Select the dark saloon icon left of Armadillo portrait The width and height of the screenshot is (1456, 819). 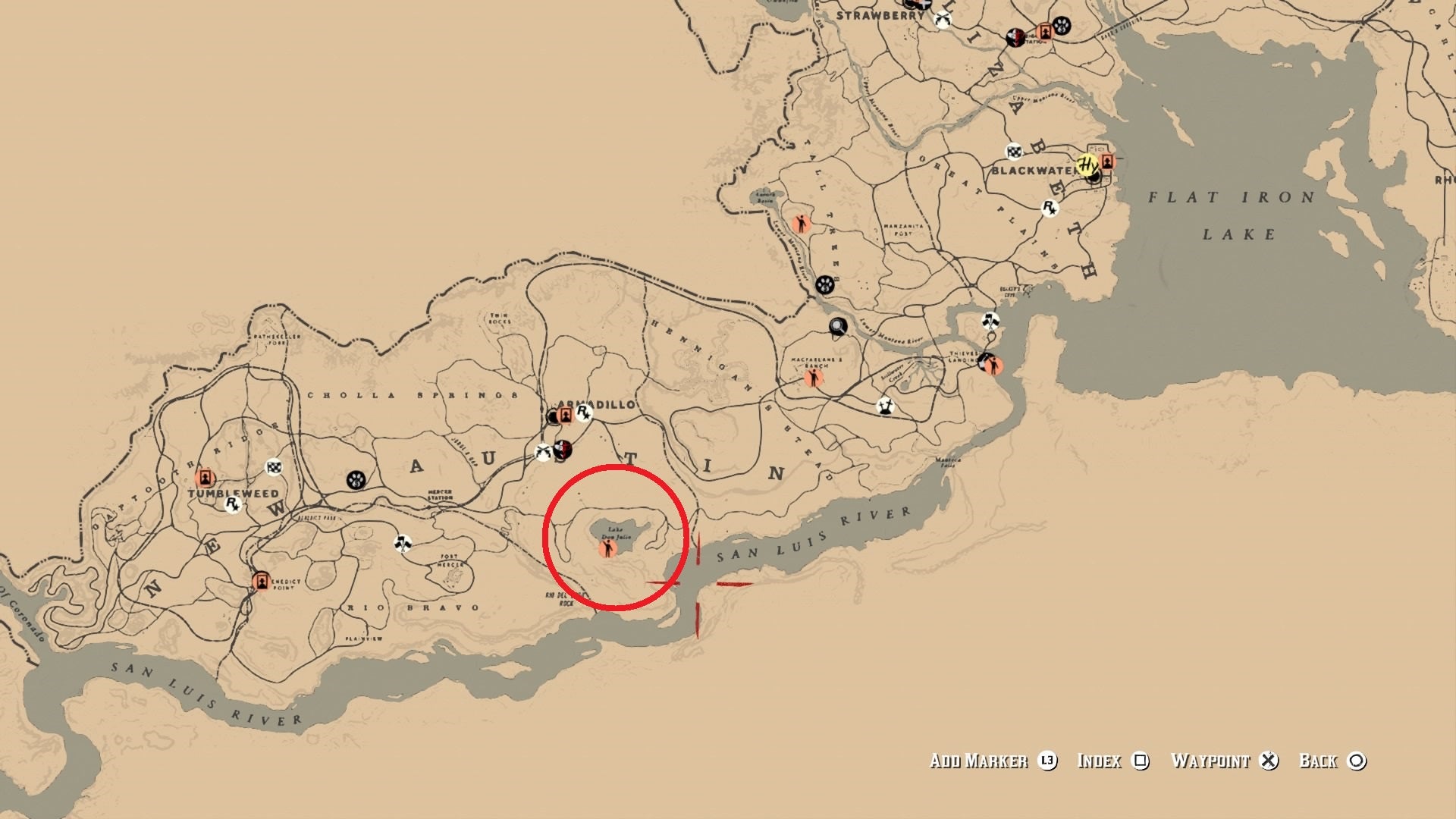click(x=553, y=416)
